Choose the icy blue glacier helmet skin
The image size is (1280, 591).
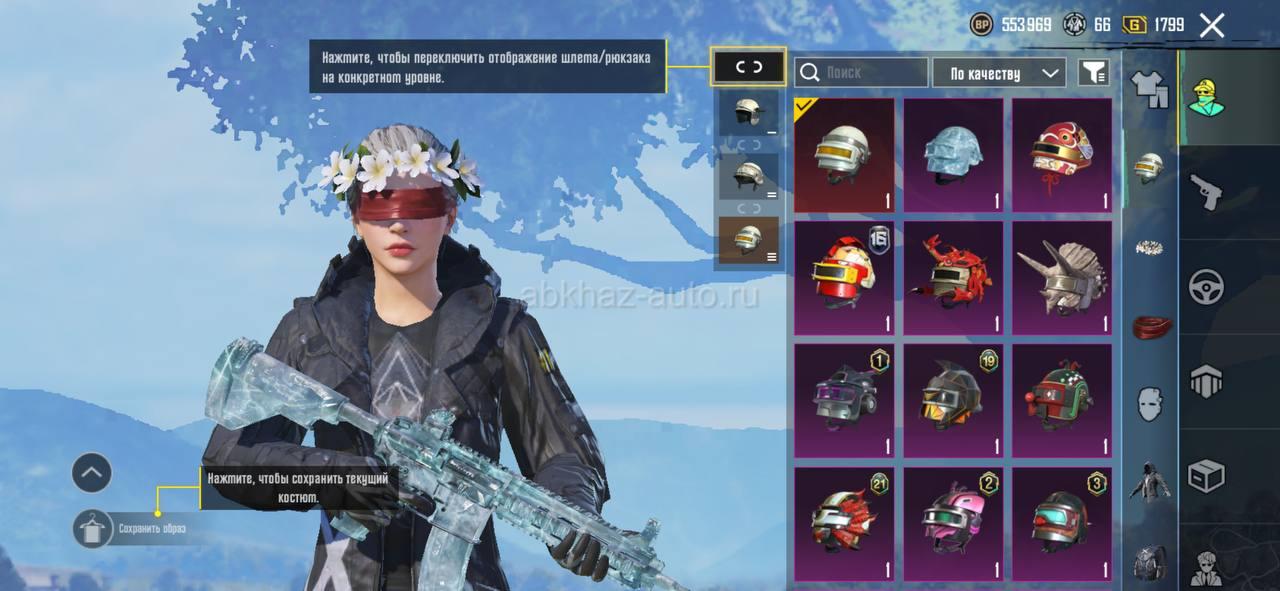click(x=953, y=155)
